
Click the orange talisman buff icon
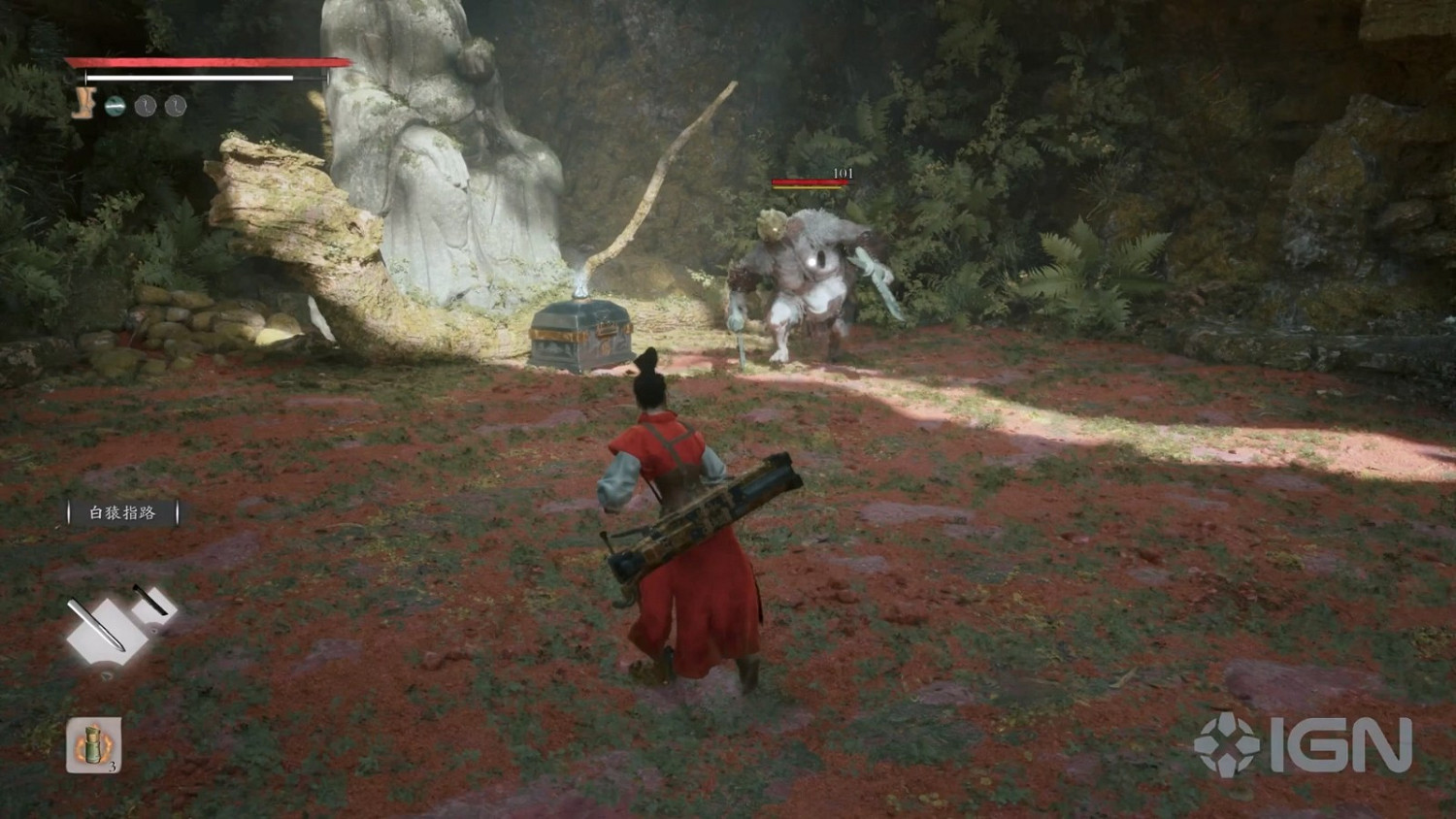83,101
